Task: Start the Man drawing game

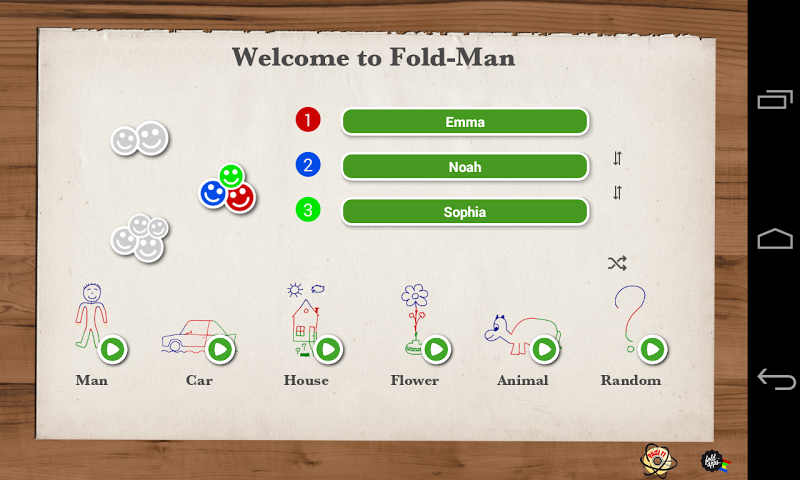Action: point(113,349)
